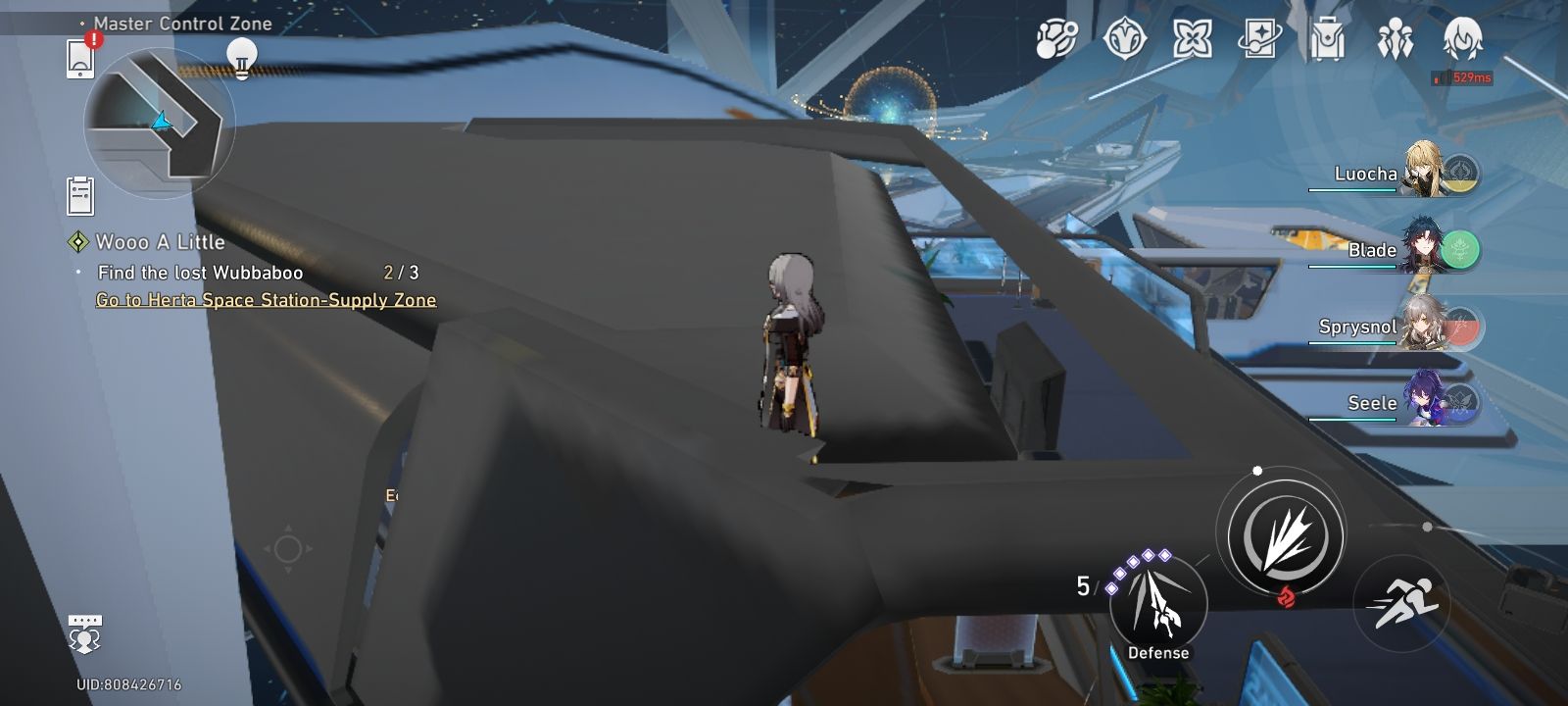Expand the Wooo A Little quest details
Image resolution: width=1568 pixels, height=706 pixels.
[157, 241]
